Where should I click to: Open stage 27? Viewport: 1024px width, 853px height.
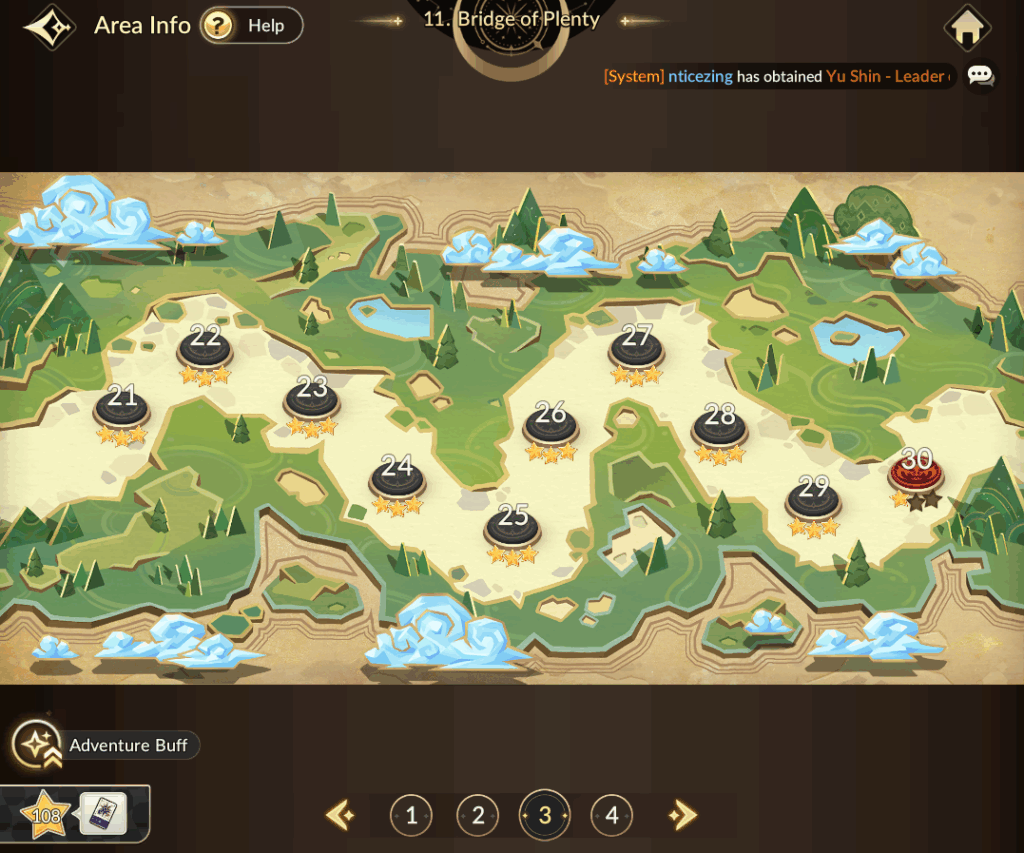tap(637, 347)
